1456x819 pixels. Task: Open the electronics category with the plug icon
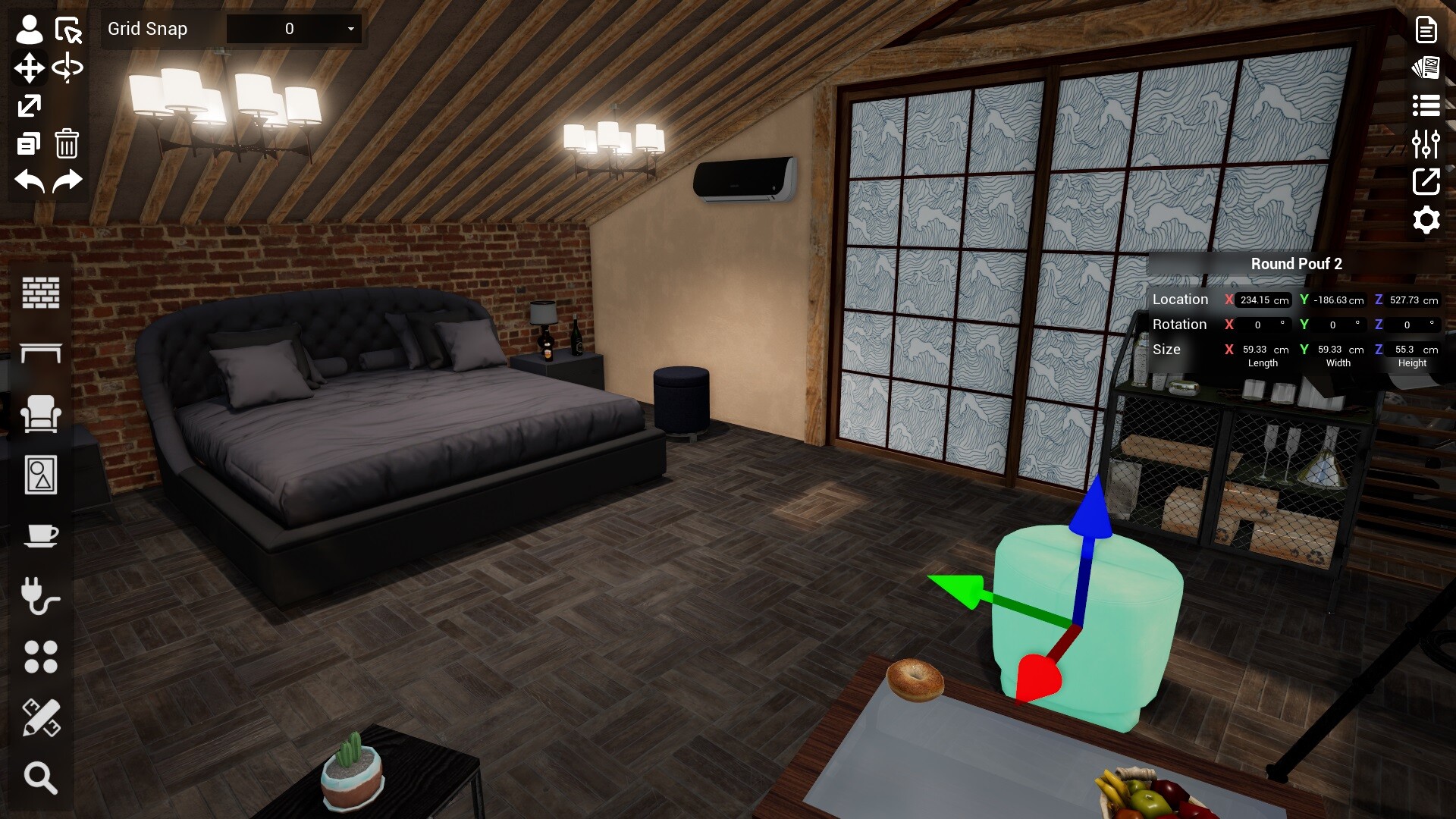[x=41, y=596]
